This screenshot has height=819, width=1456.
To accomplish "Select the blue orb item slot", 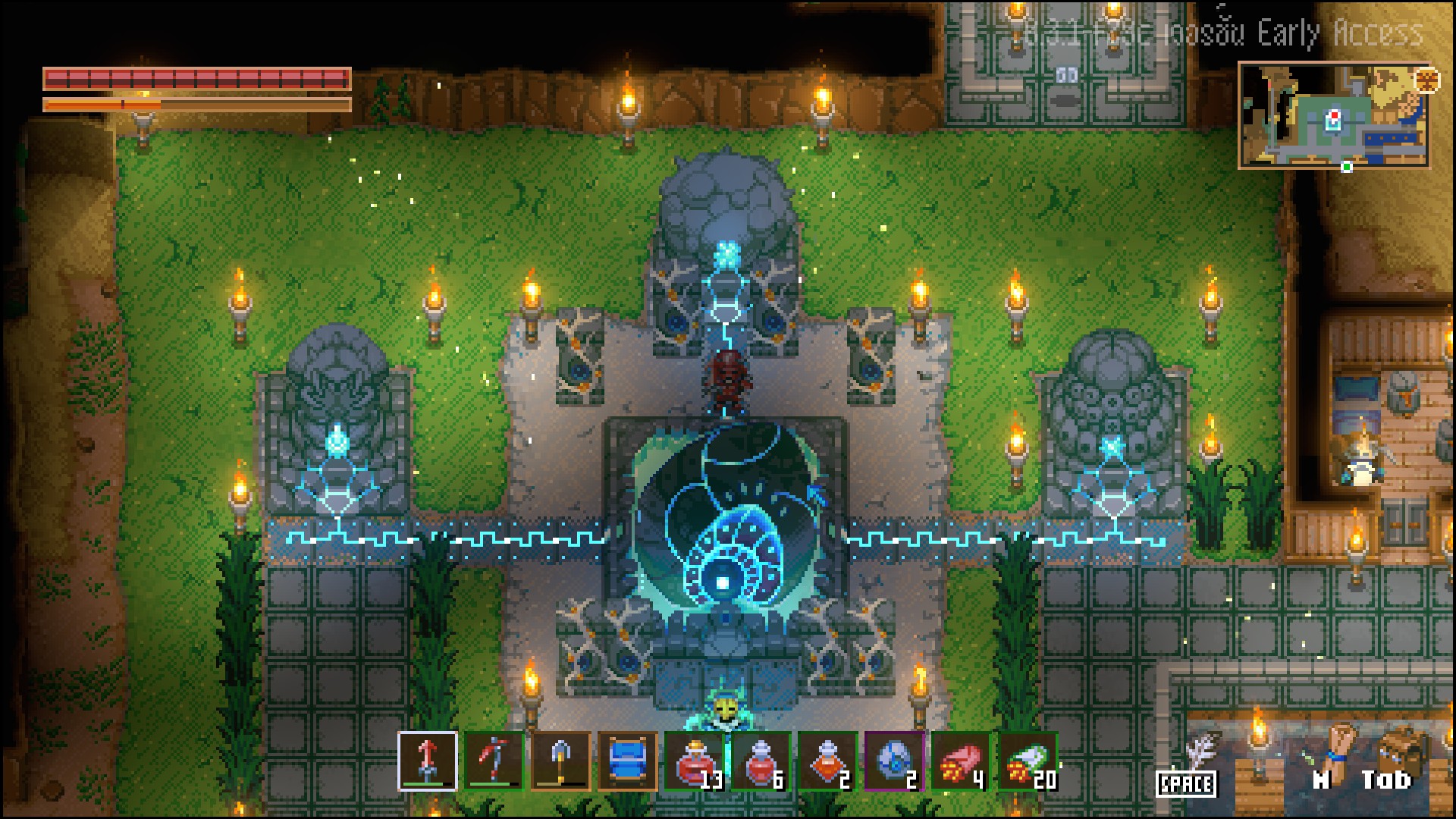I will pyautogui.click(x=894, y=761).
